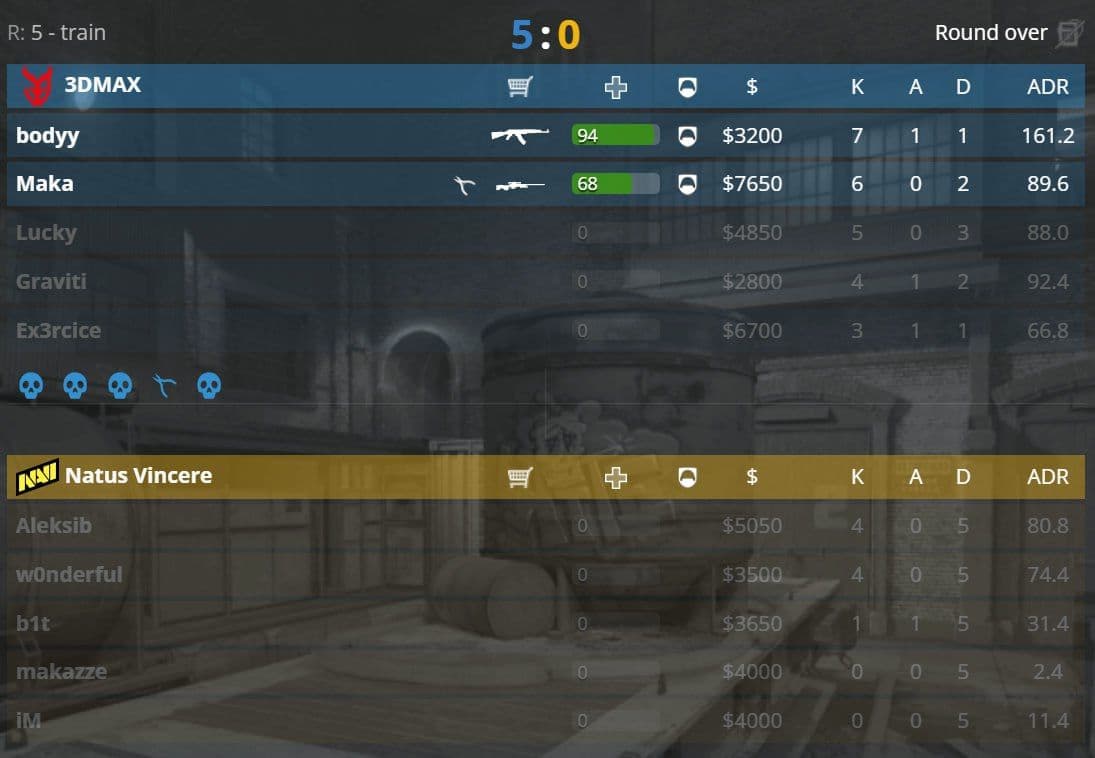Click on Graviti's scoreboard row
The height and width of the screenshot is (758, 1095).
(51, 282)
